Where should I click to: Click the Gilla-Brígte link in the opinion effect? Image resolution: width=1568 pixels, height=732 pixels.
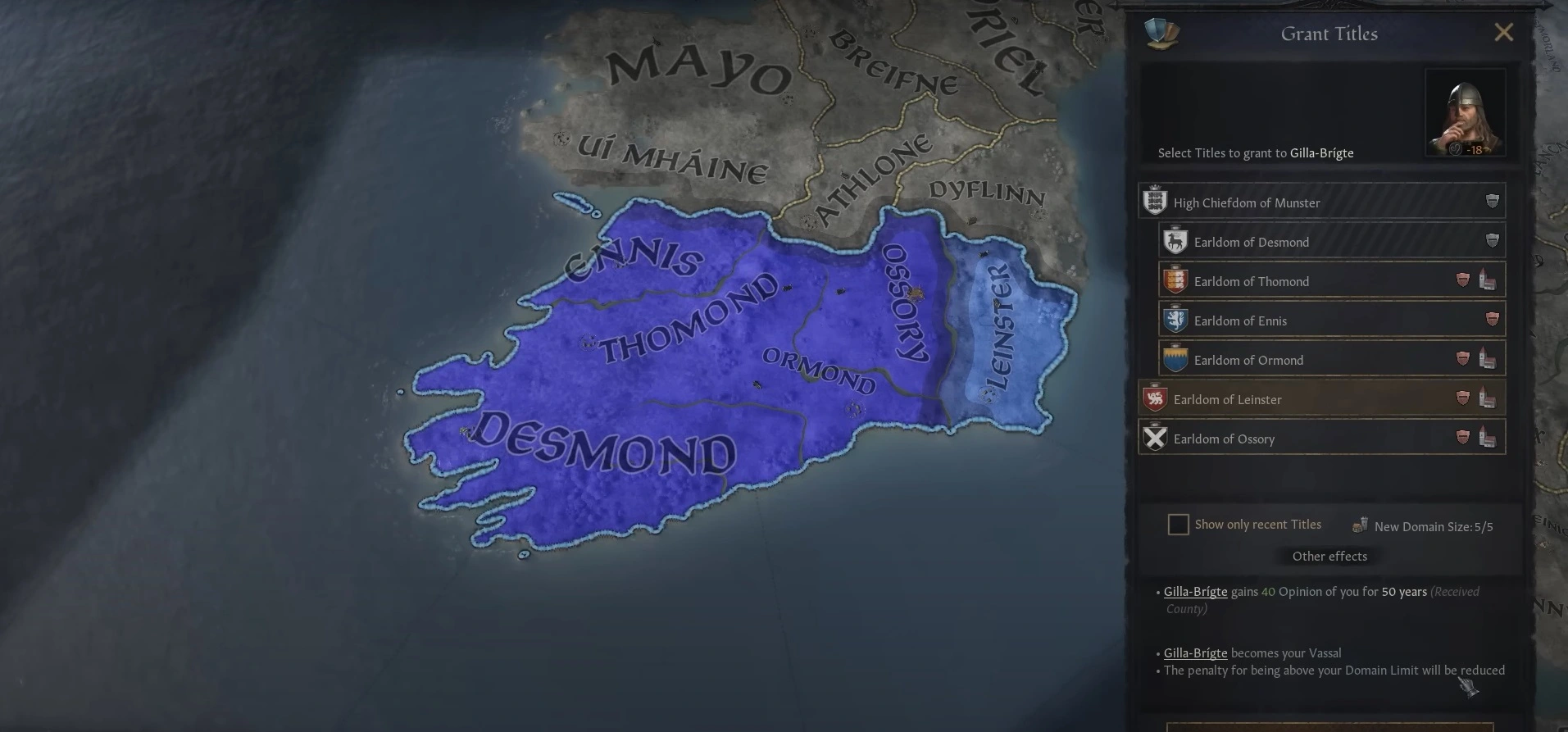coord(1195,591)
